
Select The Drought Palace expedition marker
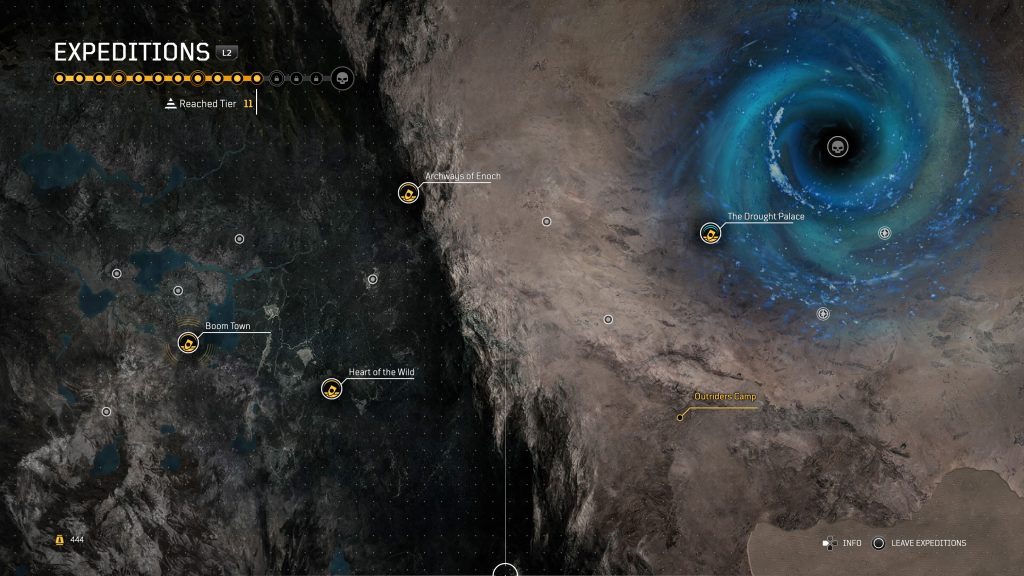(710, 233)
